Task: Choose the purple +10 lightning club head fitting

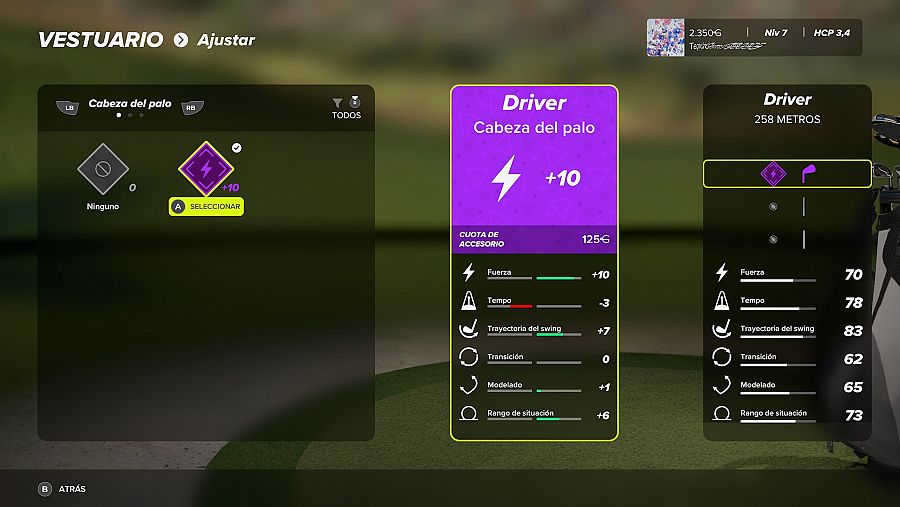Action: pyautogui.click(x=206, y=168)
